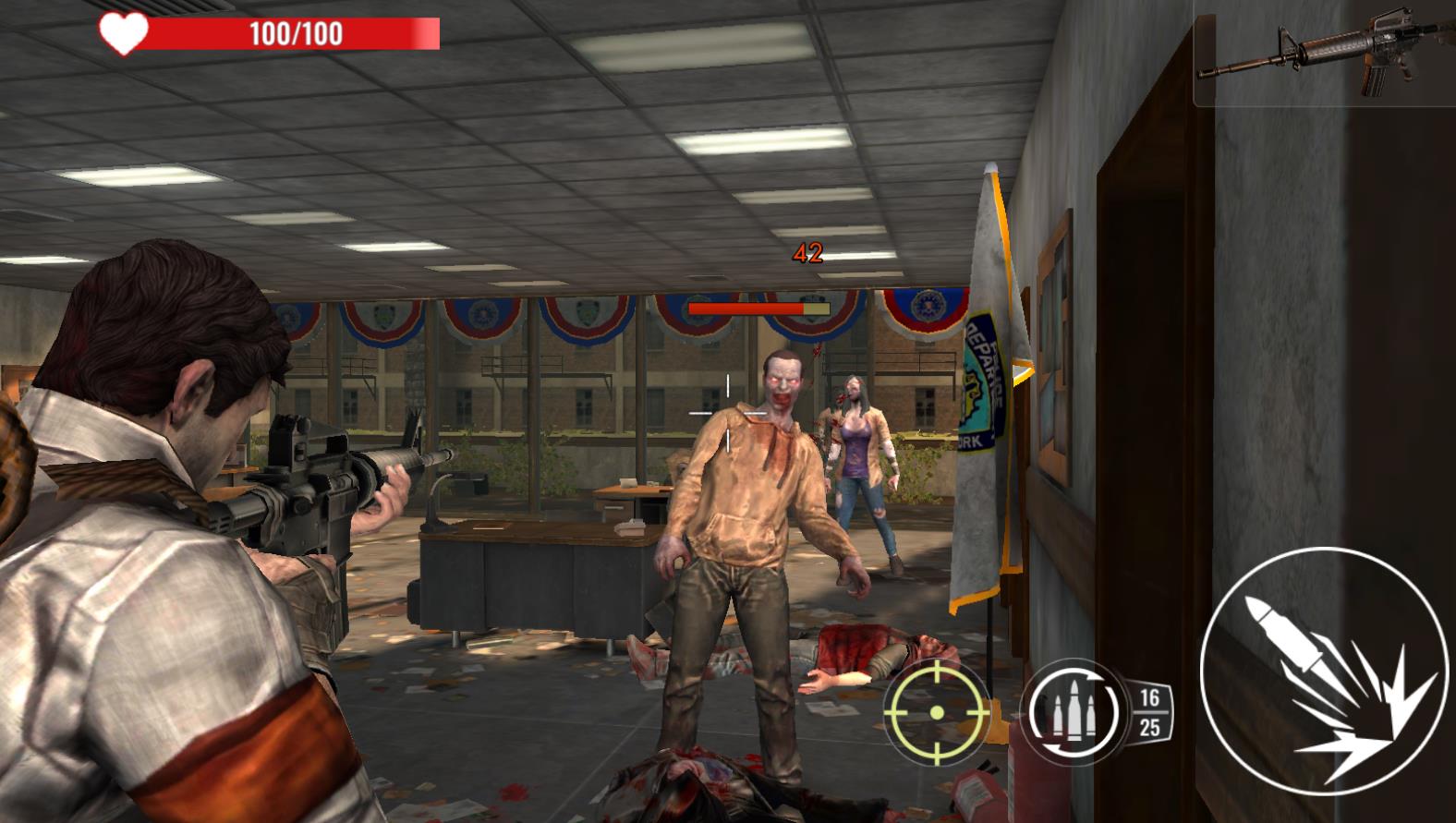Toggle the crosshair aim button

click(x=936, y=712)
